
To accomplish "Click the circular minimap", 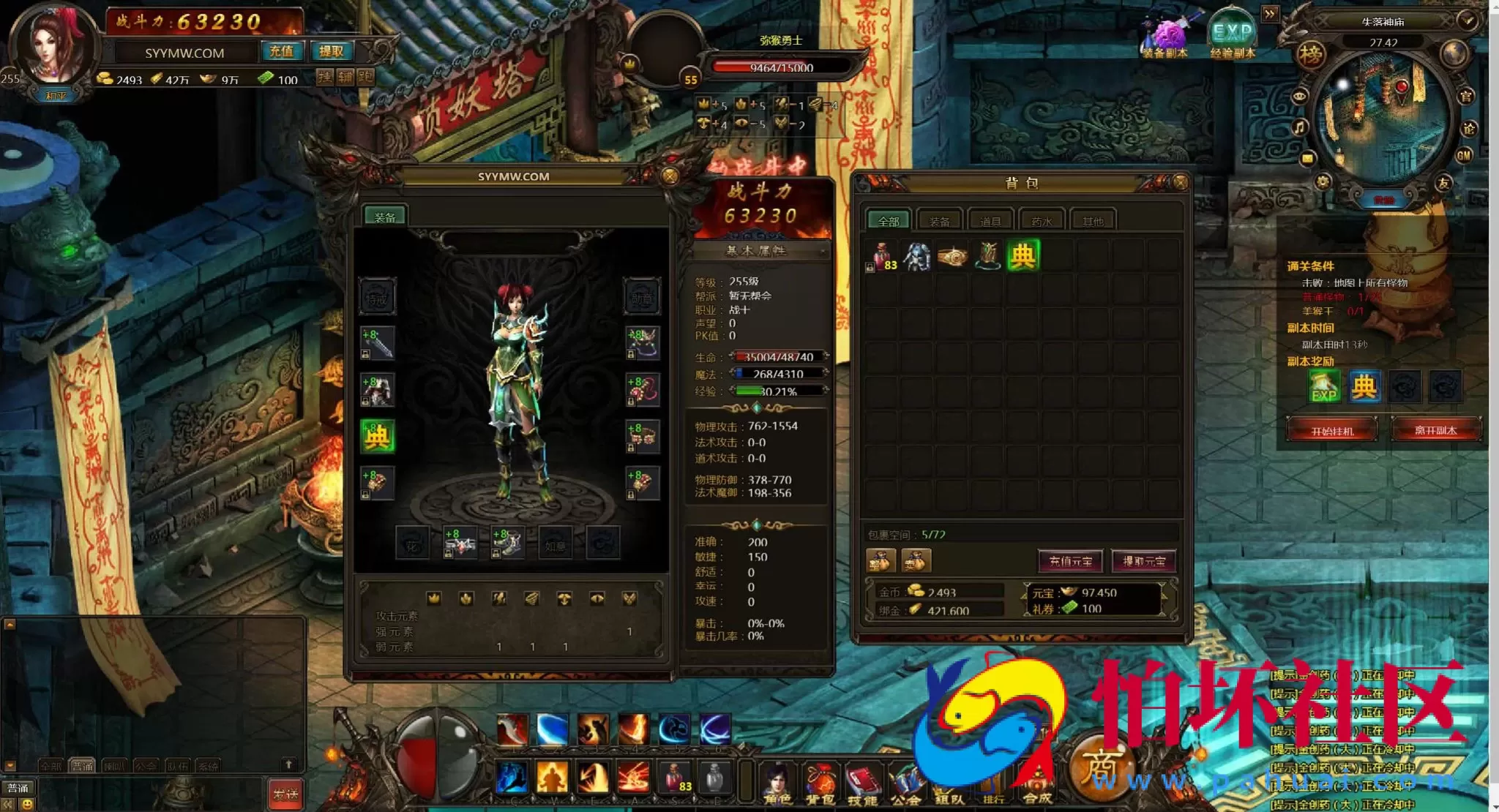I will point(1382,121).
